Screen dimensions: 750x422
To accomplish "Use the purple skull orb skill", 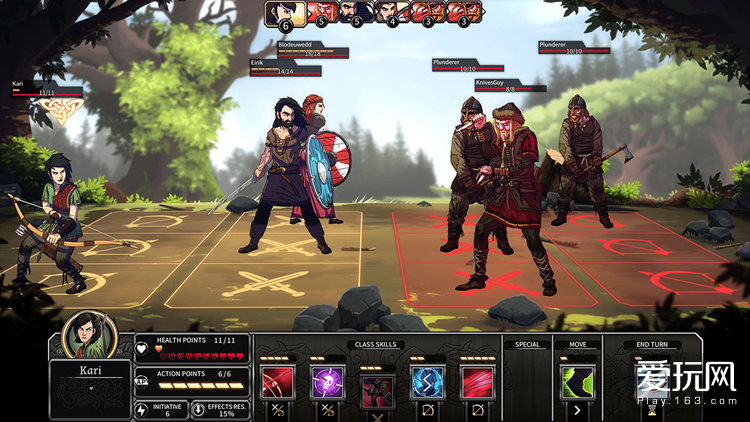I will [326, 382].
